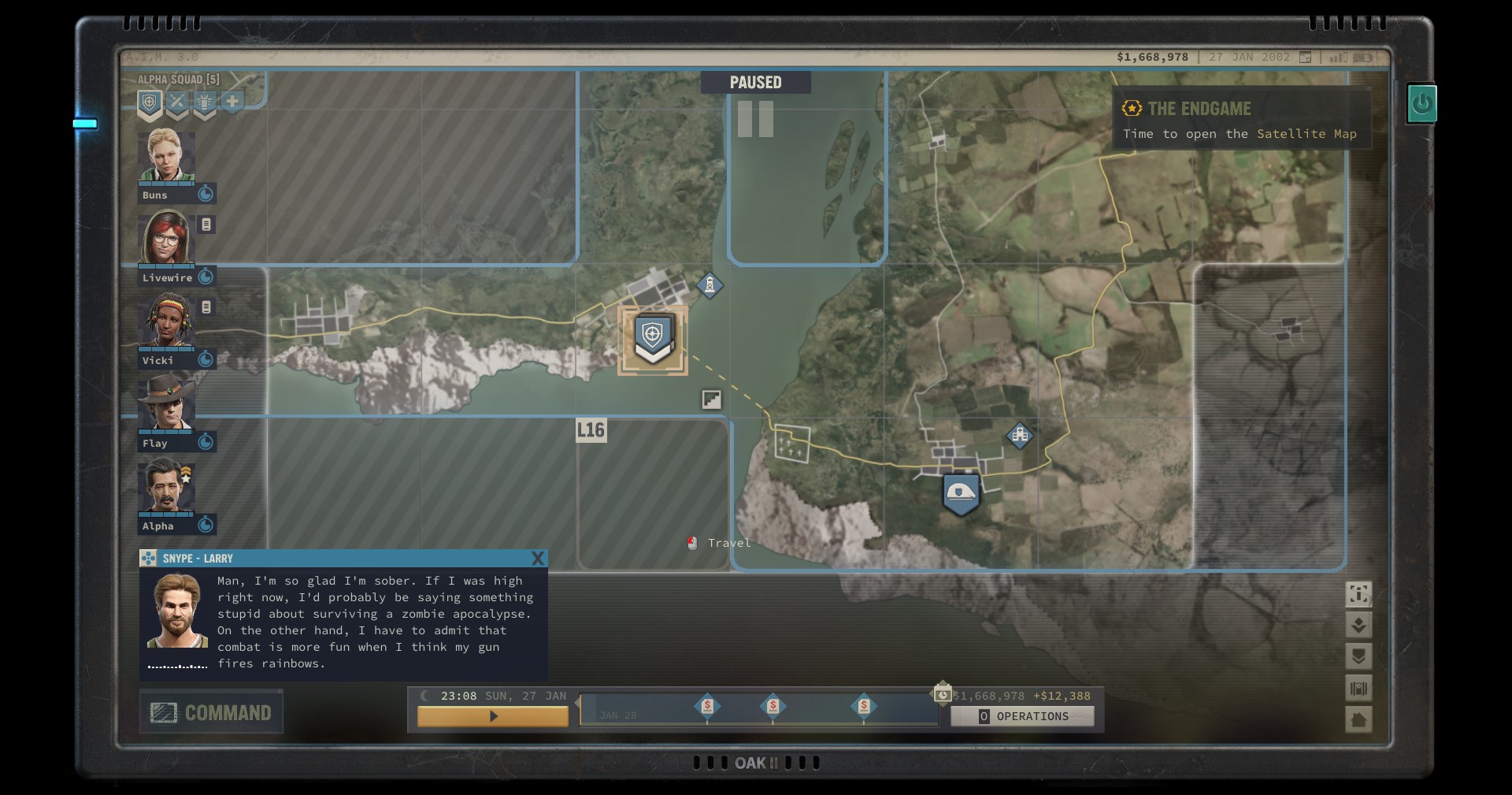Toggle the diamond overlay filter on the right
Screen dimensions: 1512x795
tap(1358, 625)
